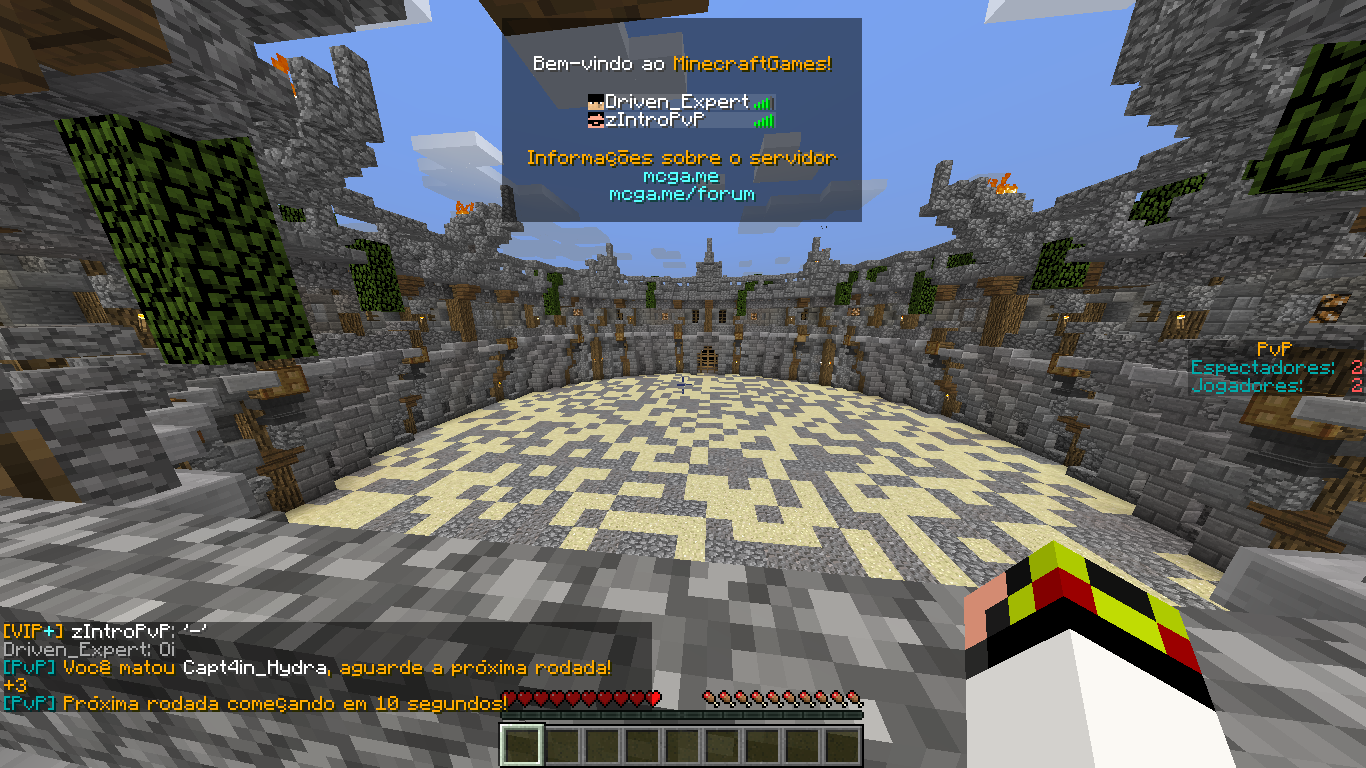Click the highlighted first hotbar slot
Screen dimensions: 1366x768
tap(521, 746)
